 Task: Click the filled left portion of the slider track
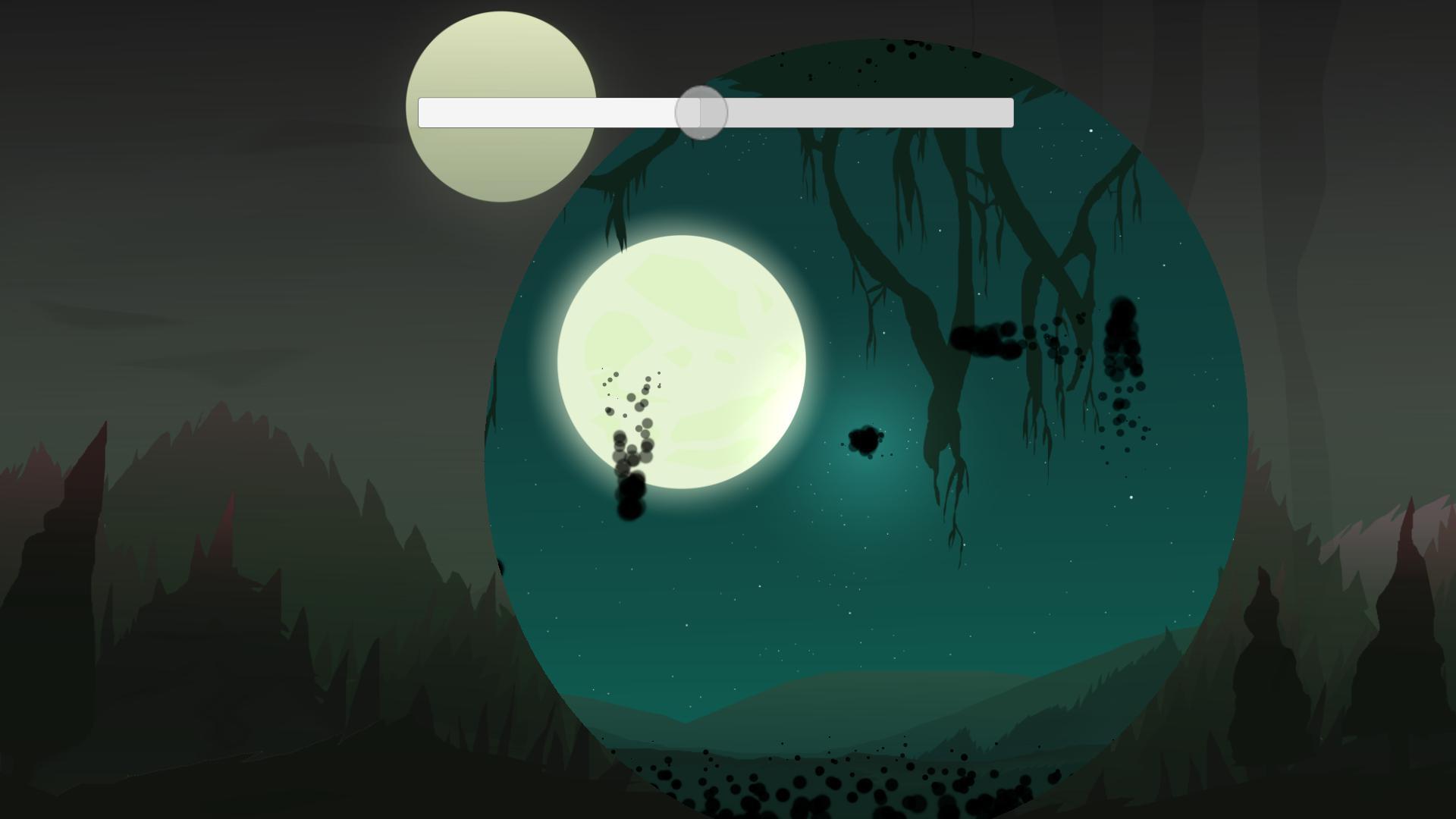point(554,111)
